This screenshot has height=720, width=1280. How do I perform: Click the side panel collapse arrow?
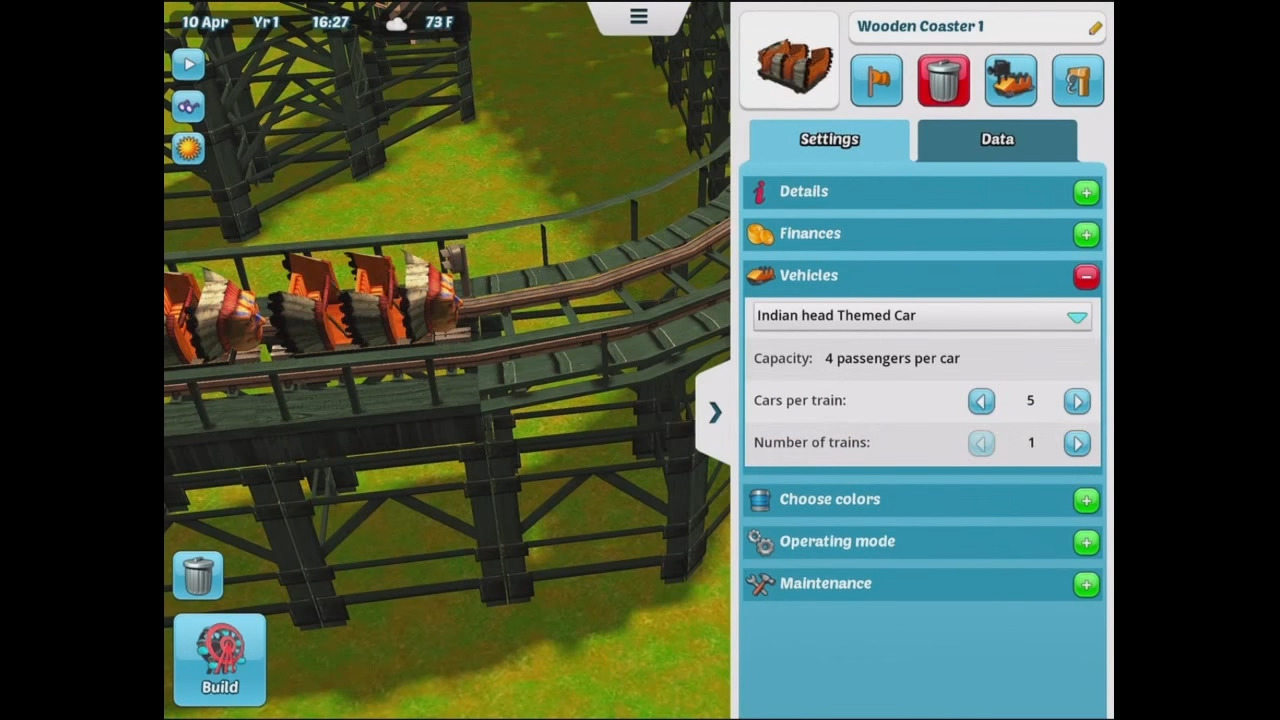point(714,412)
